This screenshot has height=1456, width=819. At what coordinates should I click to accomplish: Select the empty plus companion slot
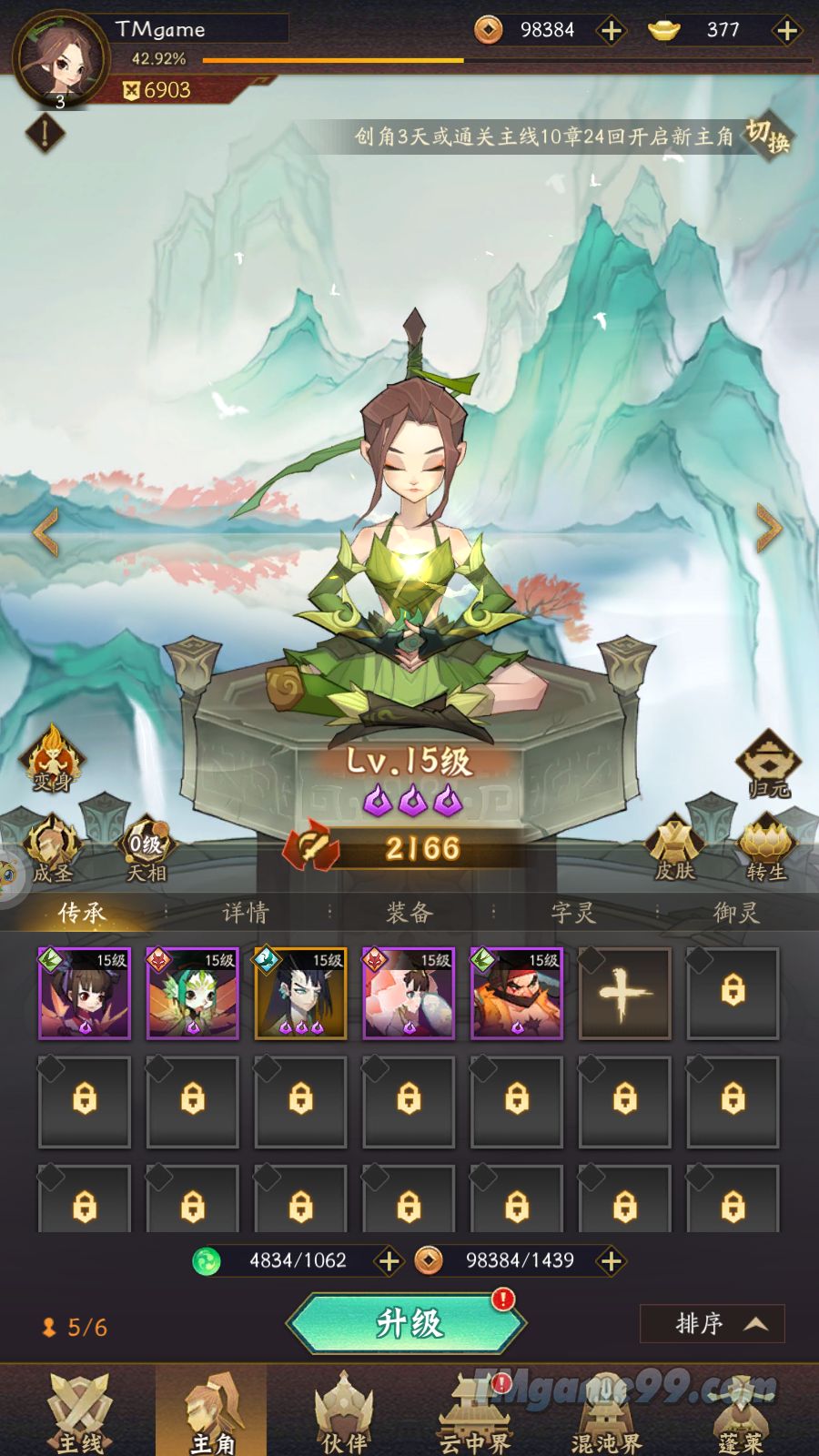tap(624, 993)
